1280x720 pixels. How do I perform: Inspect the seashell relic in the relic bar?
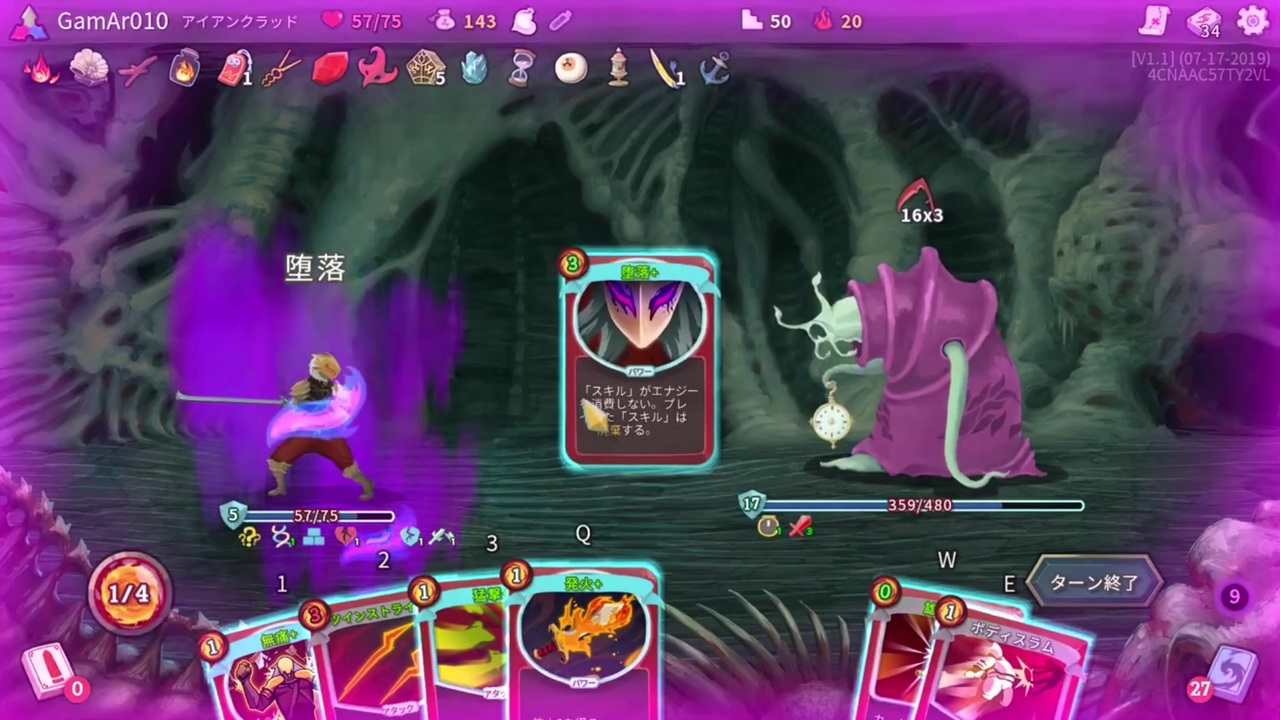click(x=90, y=68)
